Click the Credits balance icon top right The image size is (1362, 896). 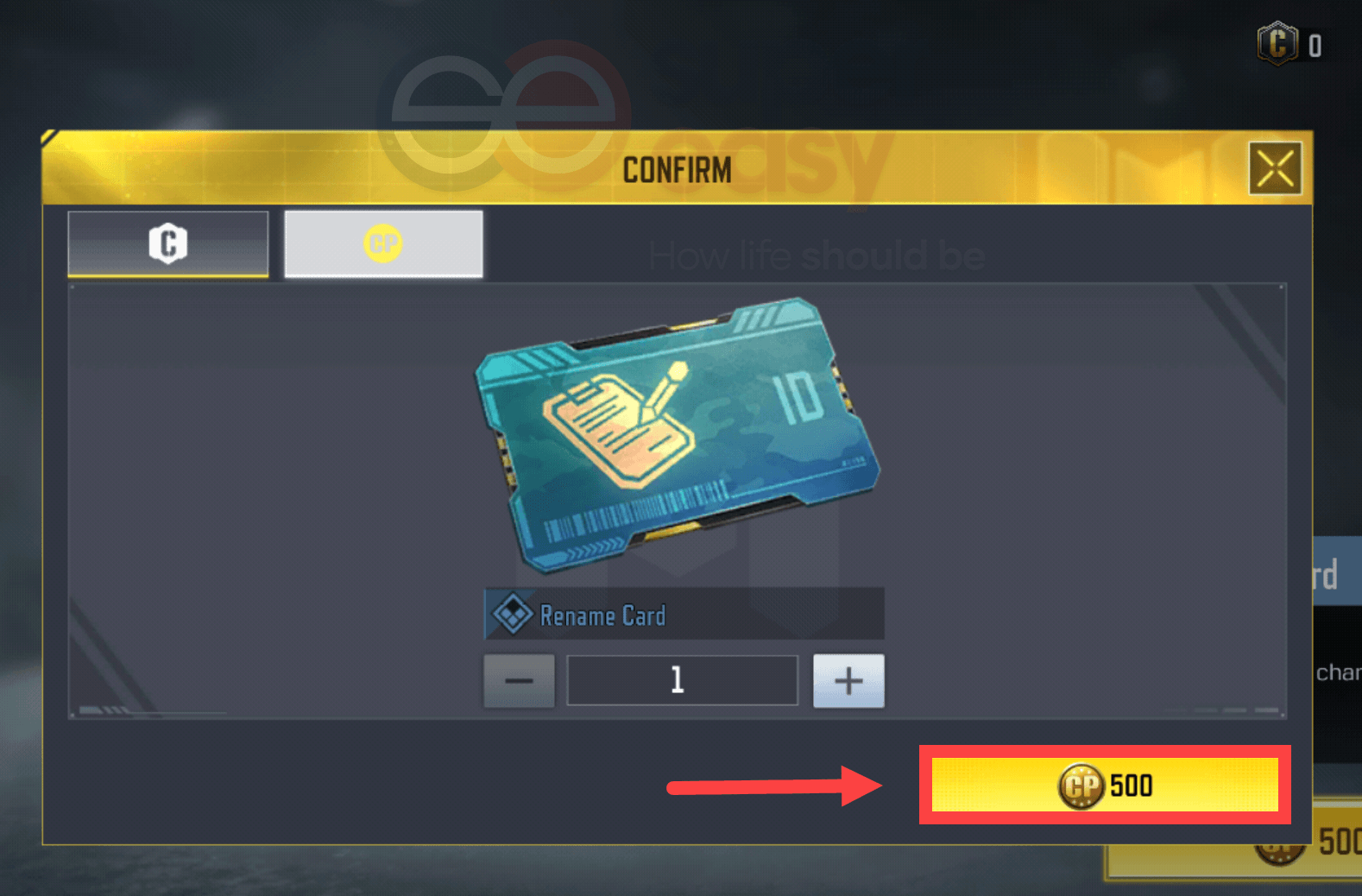click(x=1276, y=43)
